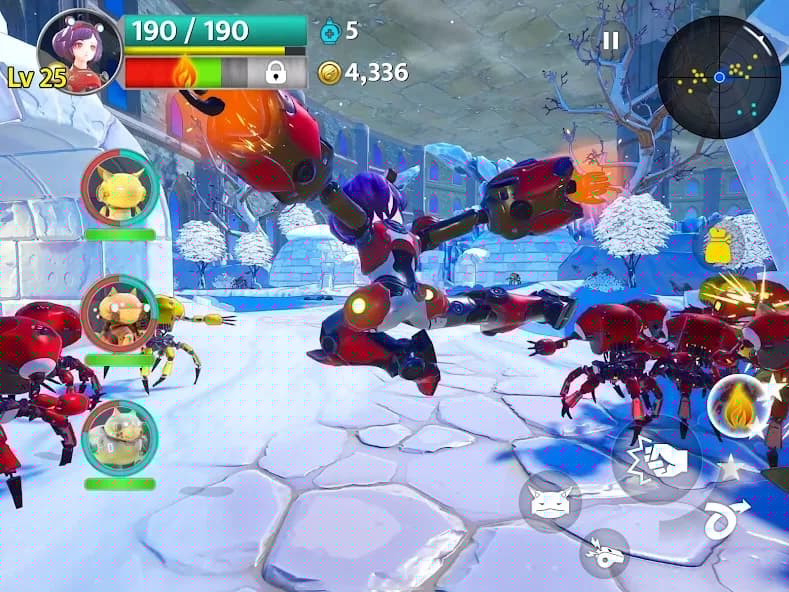Tap the gold coin currency icon
Image resolution: width=789 pixels, height=592 pixels.
click(x=330, y=72)
